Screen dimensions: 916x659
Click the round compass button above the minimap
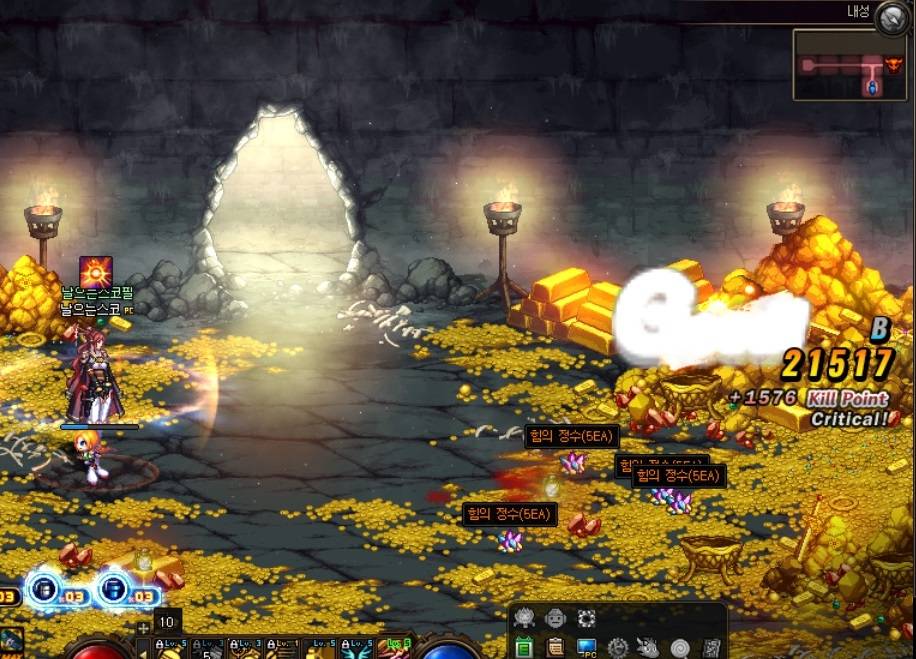[890, 18]
